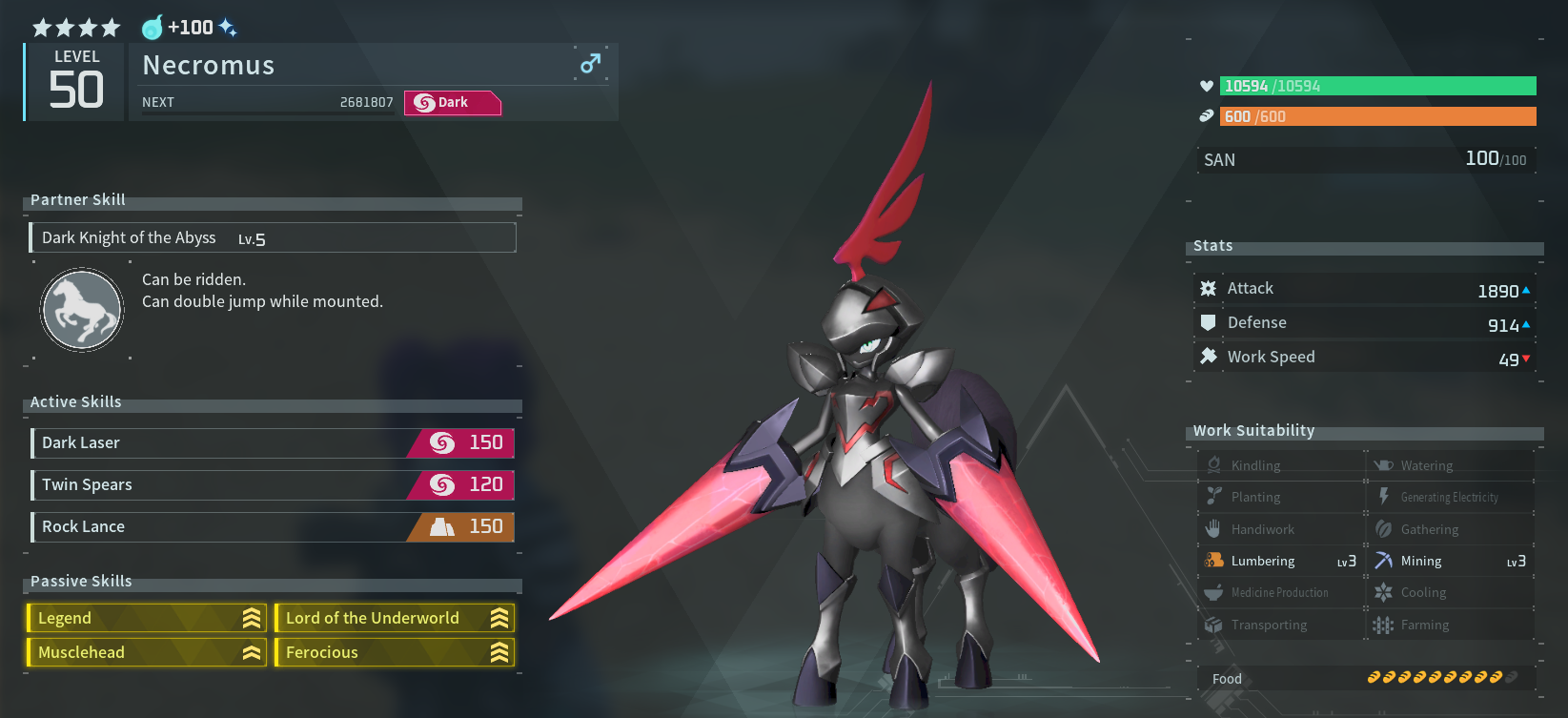This screenshot has width=1568, height=718.
Task: Expand the Legend skill rank arrows
Action: click(x=251, y=618)
